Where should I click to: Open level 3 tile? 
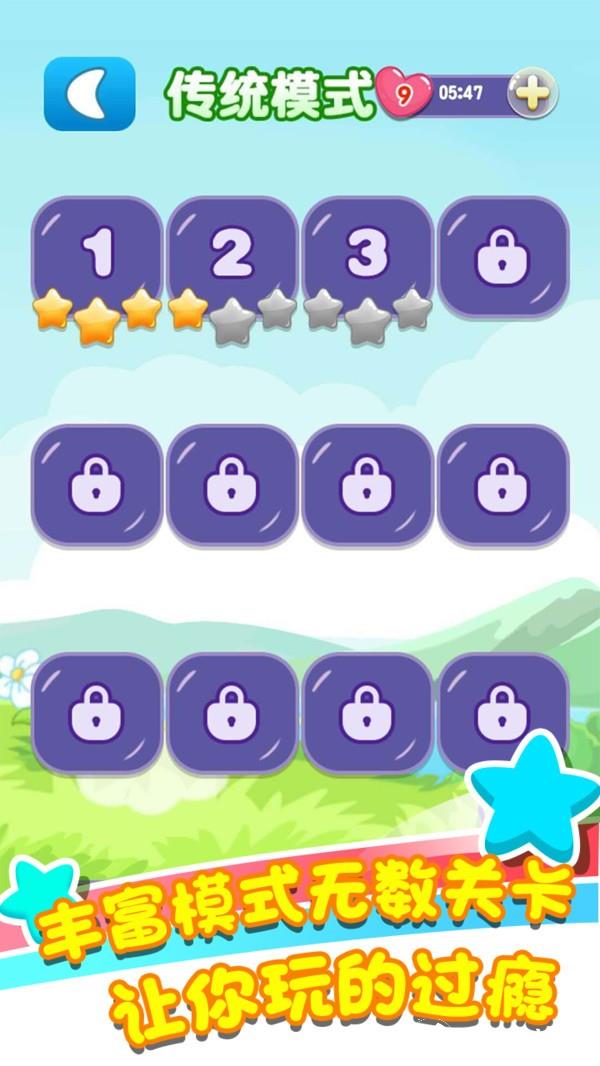[367, 254]
